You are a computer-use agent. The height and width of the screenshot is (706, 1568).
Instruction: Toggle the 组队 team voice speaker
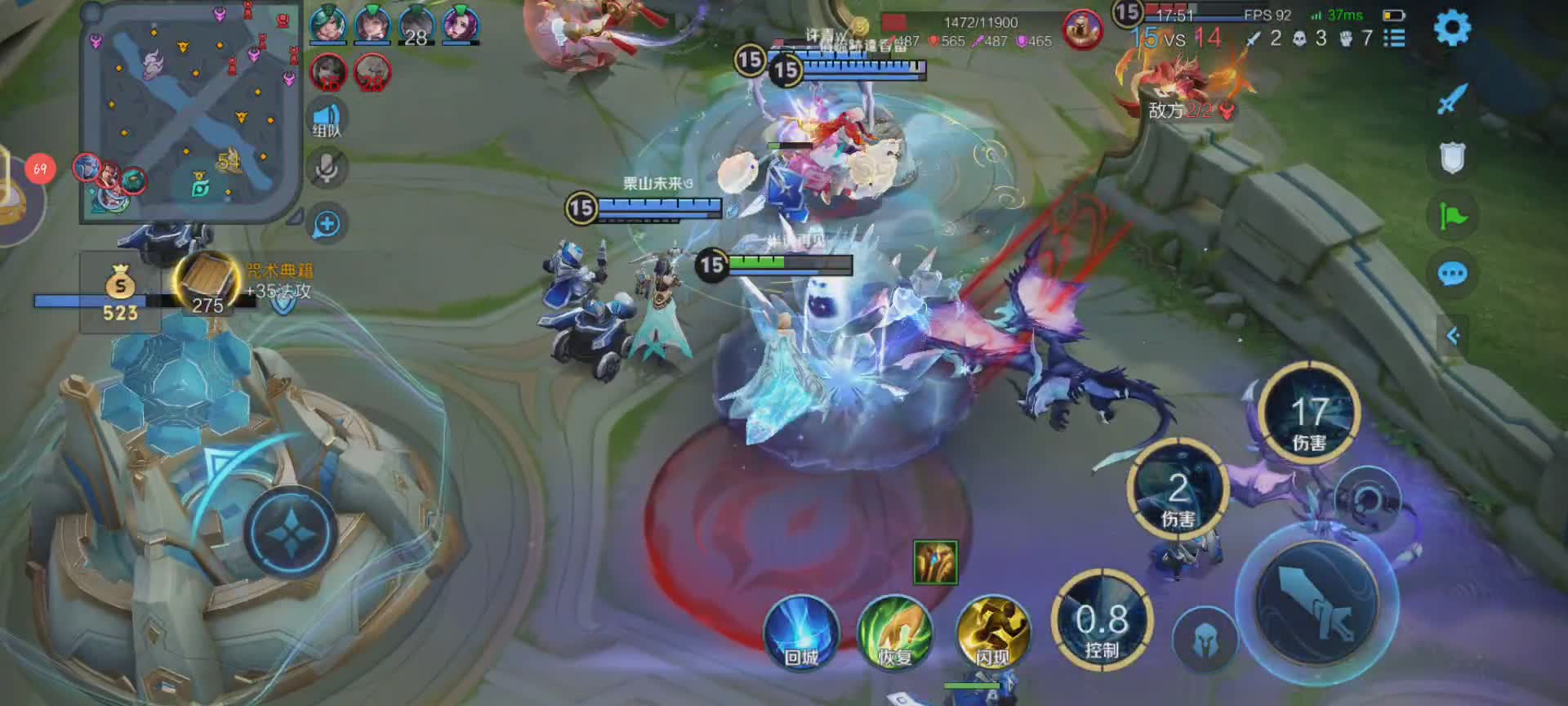click(327, 118)
